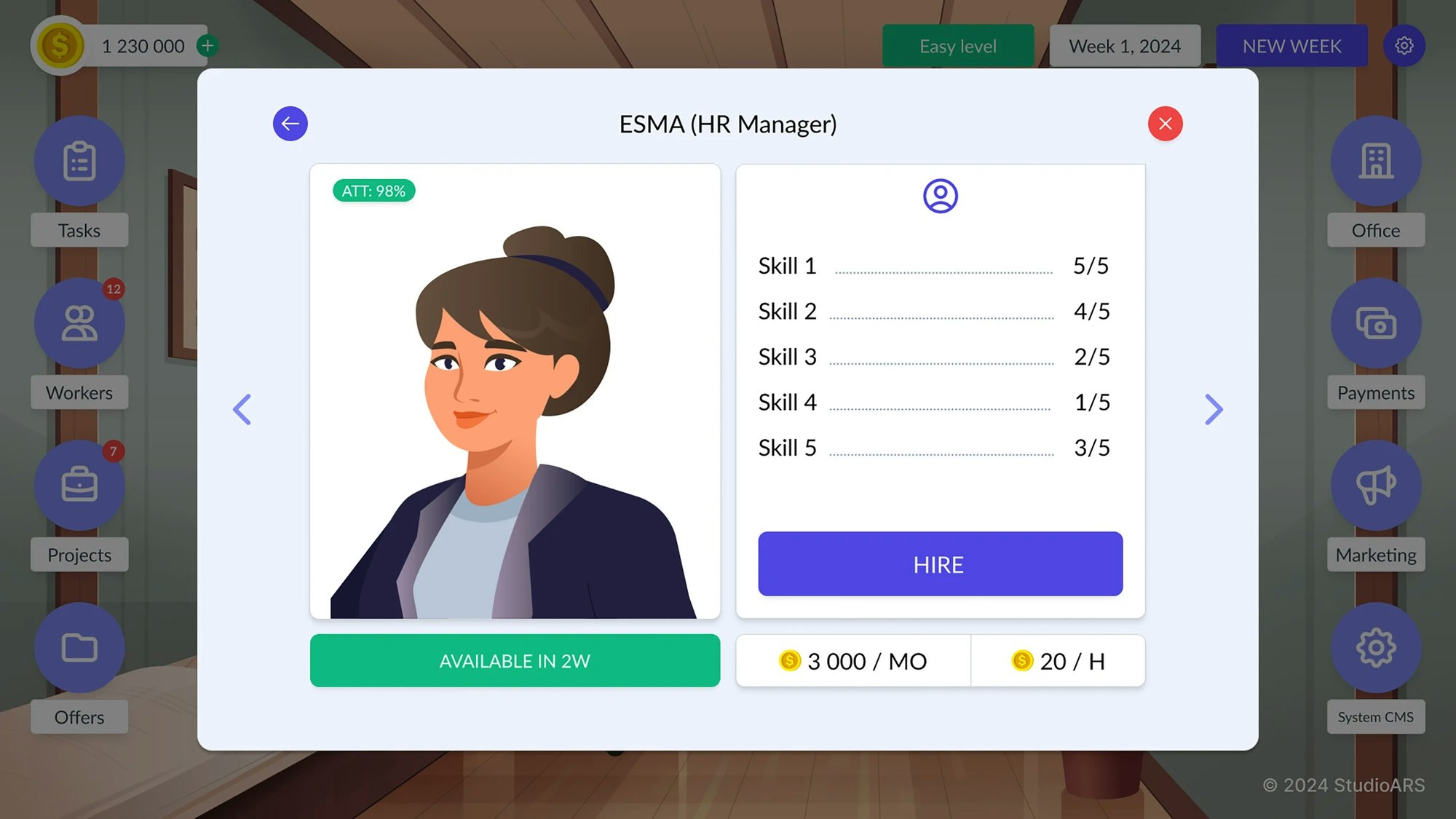Open the Office view
The image size is (1456, 819).
point(1375,162)
